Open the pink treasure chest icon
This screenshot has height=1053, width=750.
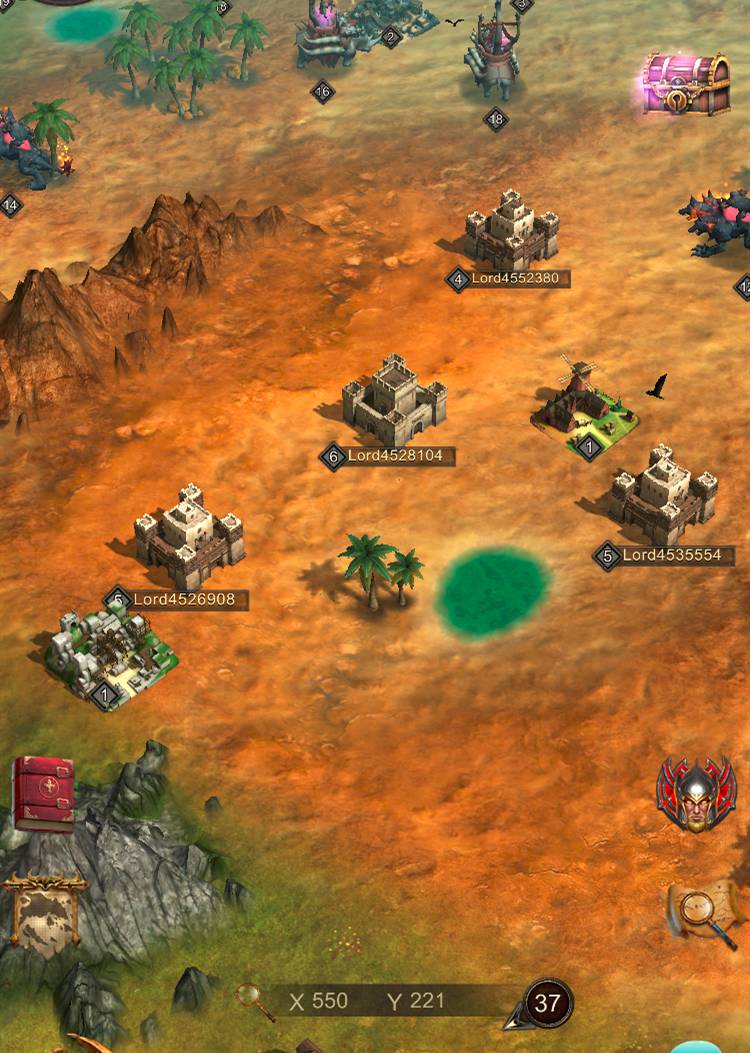[685, 85]
